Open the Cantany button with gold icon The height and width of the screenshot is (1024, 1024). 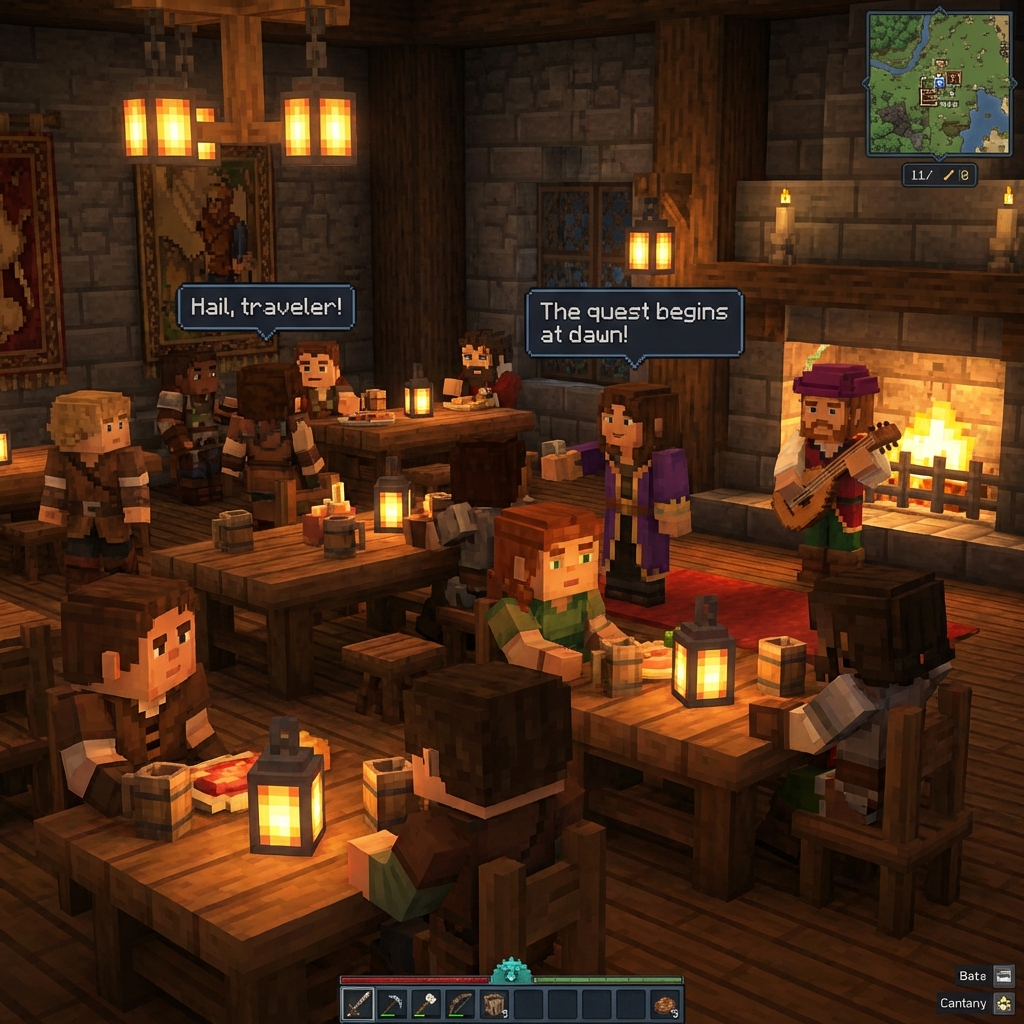[1004, 1003]
